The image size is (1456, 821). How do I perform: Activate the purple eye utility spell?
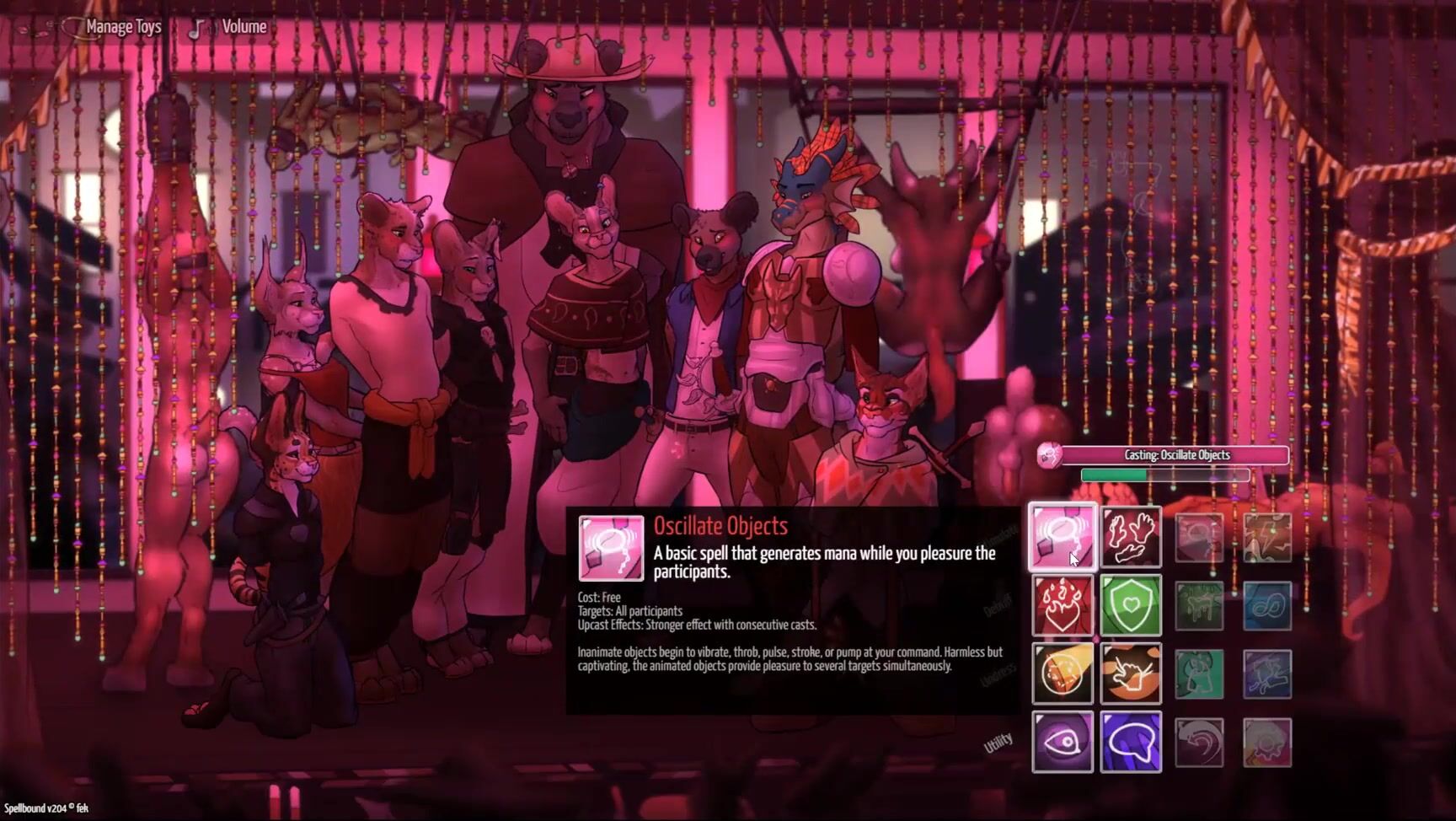[1063, 742]
